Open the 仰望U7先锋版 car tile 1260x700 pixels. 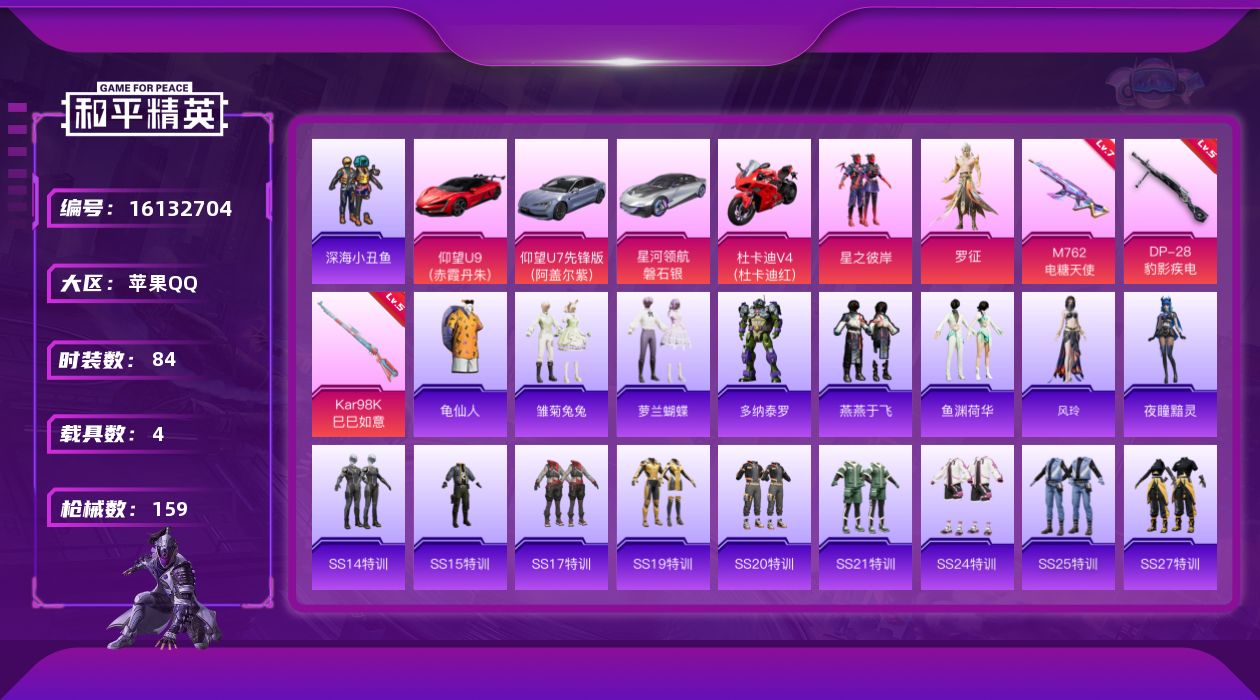point(561,210)
